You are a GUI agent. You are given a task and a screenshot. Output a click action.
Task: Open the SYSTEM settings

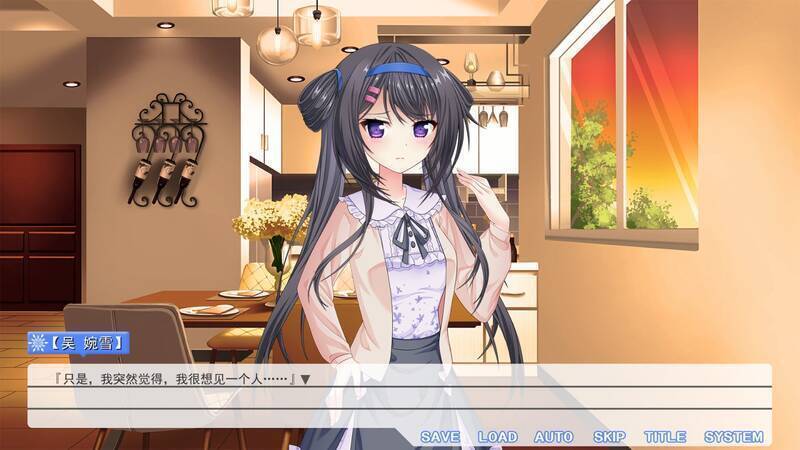733,437
